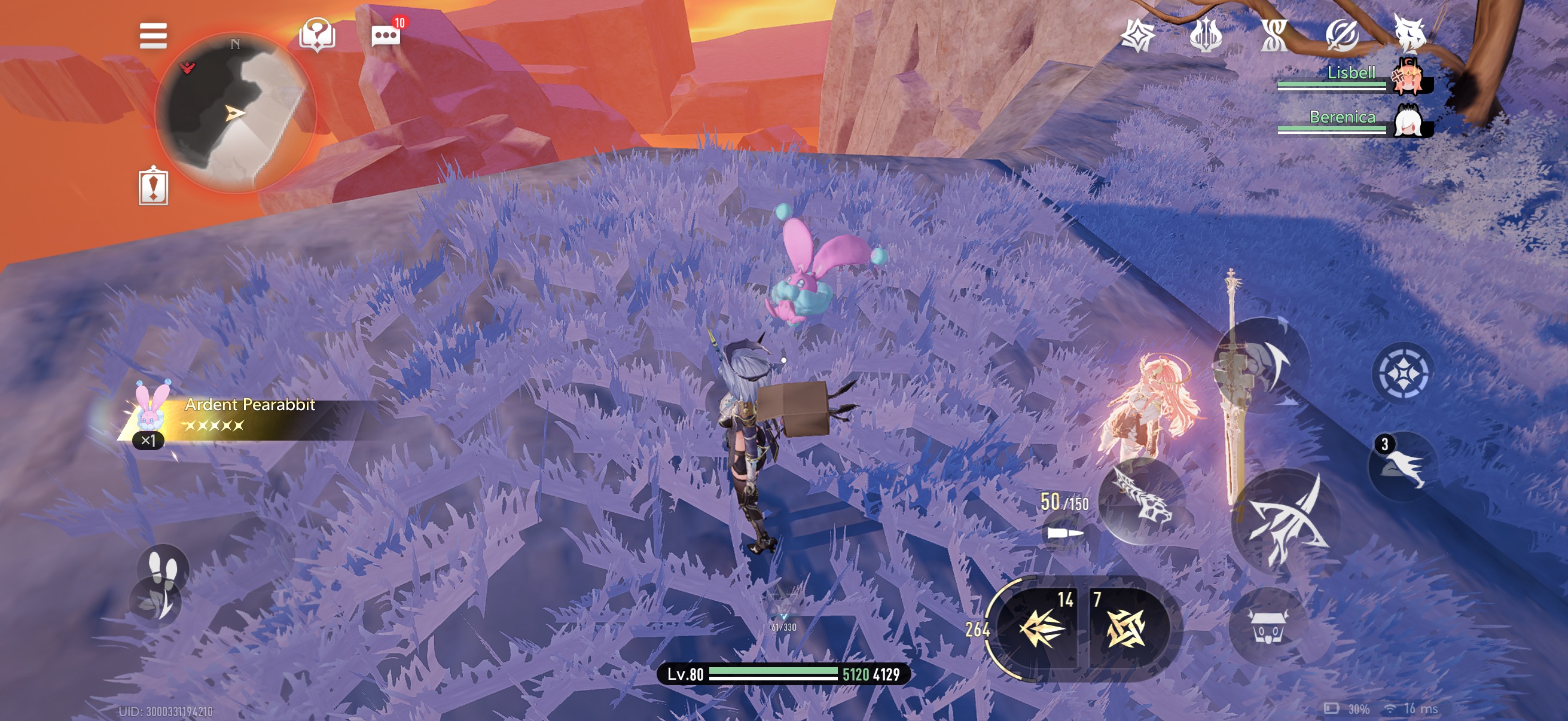This screenshot has height=721, width=1568.
Task: Use the golden arrow burst skill
Action: click(1042, 628)
